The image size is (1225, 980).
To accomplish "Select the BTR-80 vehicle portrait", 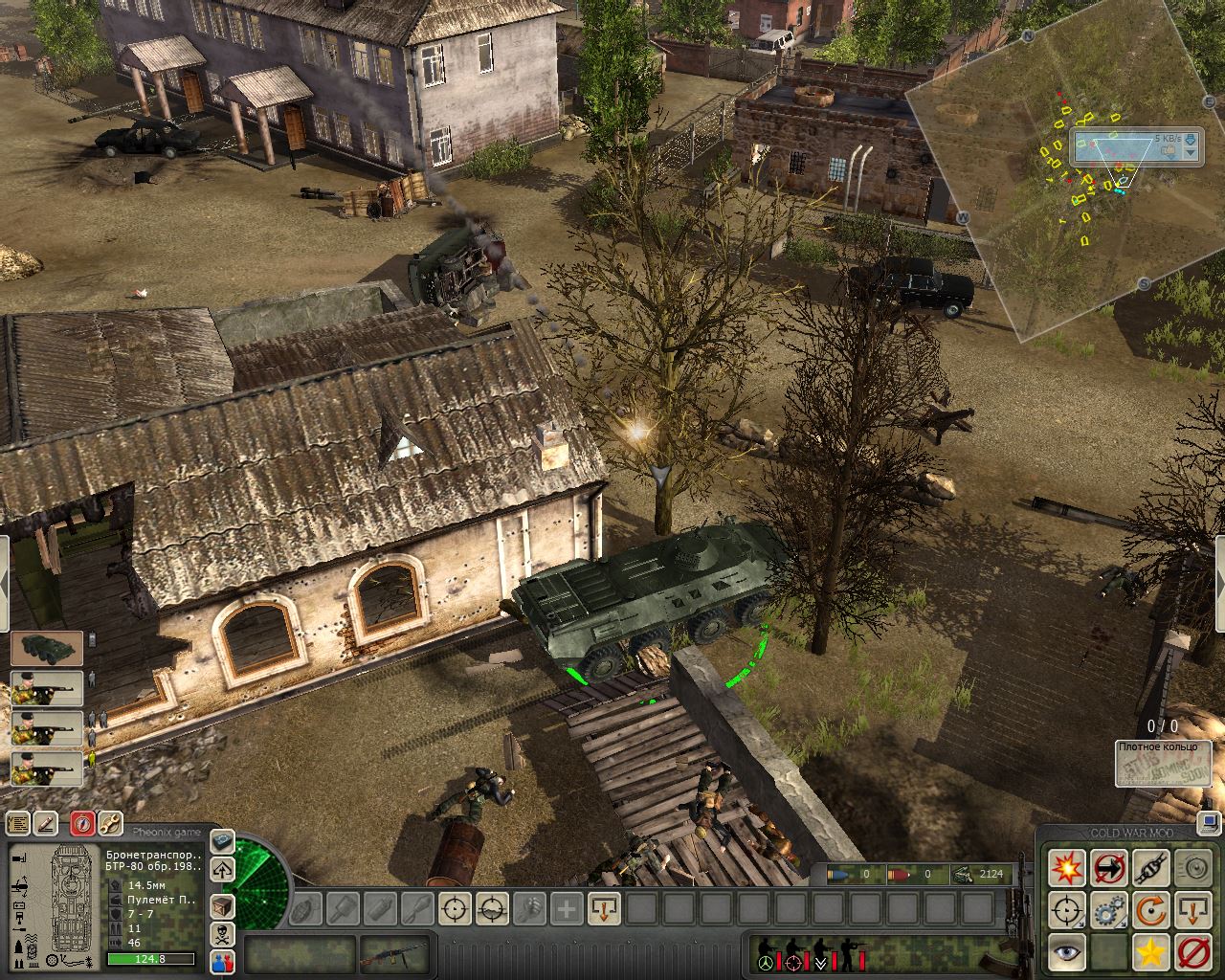I will [47, 648].
